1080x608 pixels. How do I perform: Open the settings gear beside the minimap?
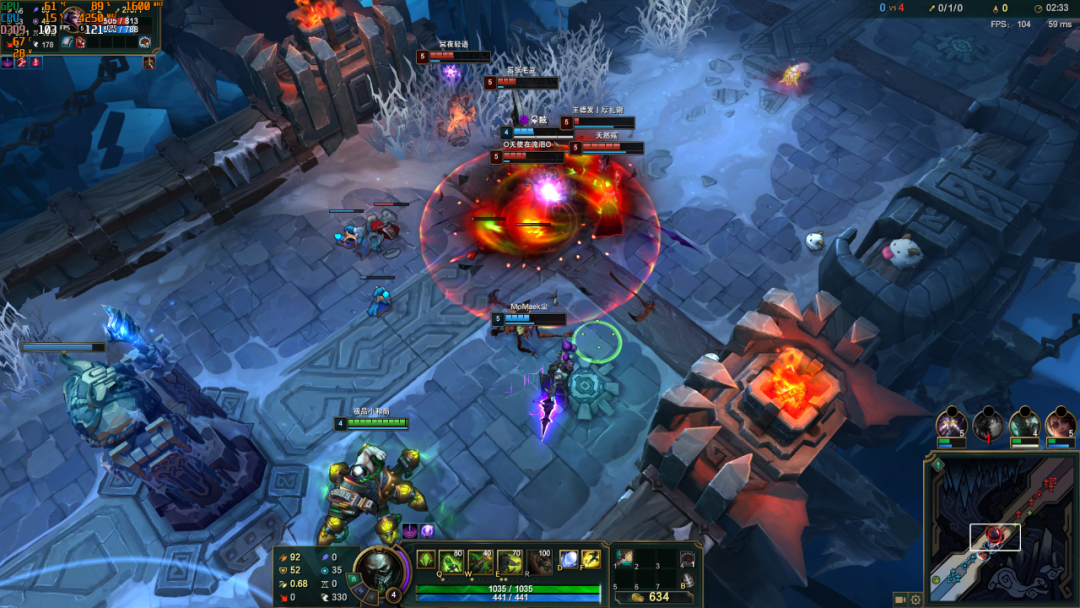coord(915,599)
